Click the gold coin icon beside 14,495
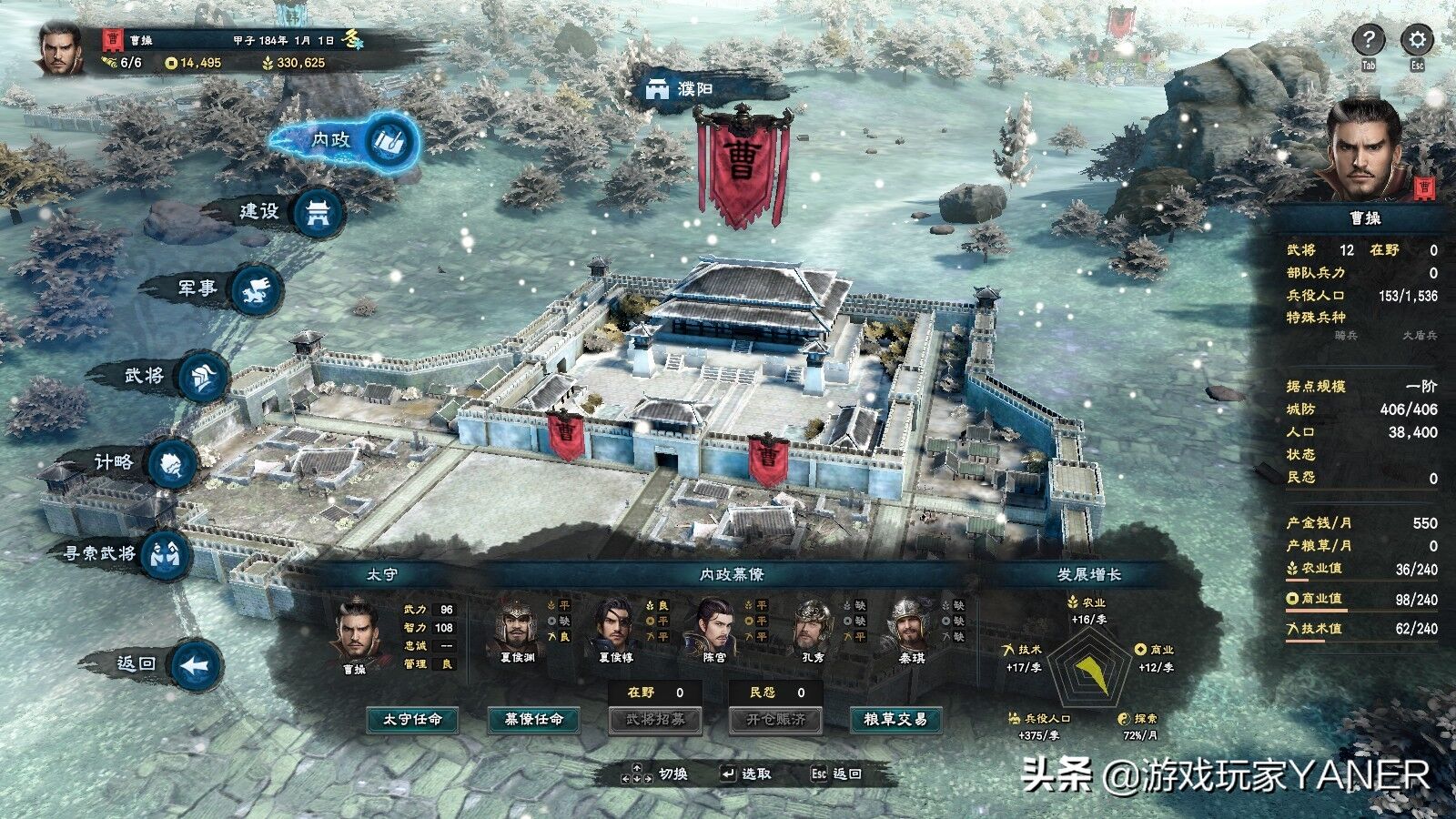This screenshot has height=819, width=1456. pos(173,66)
